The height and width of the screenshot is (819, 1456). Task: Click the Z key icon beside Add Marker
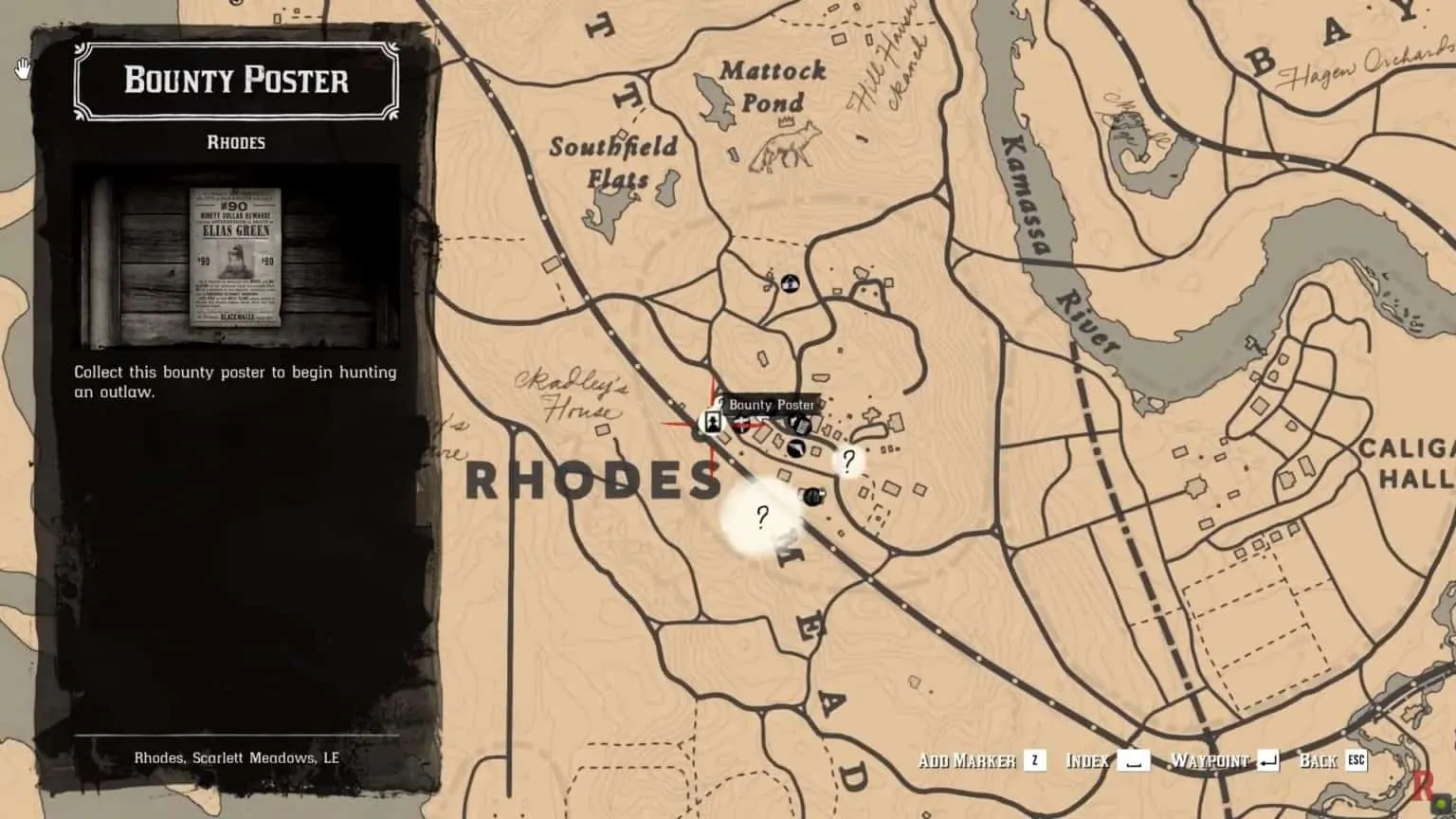[1034, 759]
